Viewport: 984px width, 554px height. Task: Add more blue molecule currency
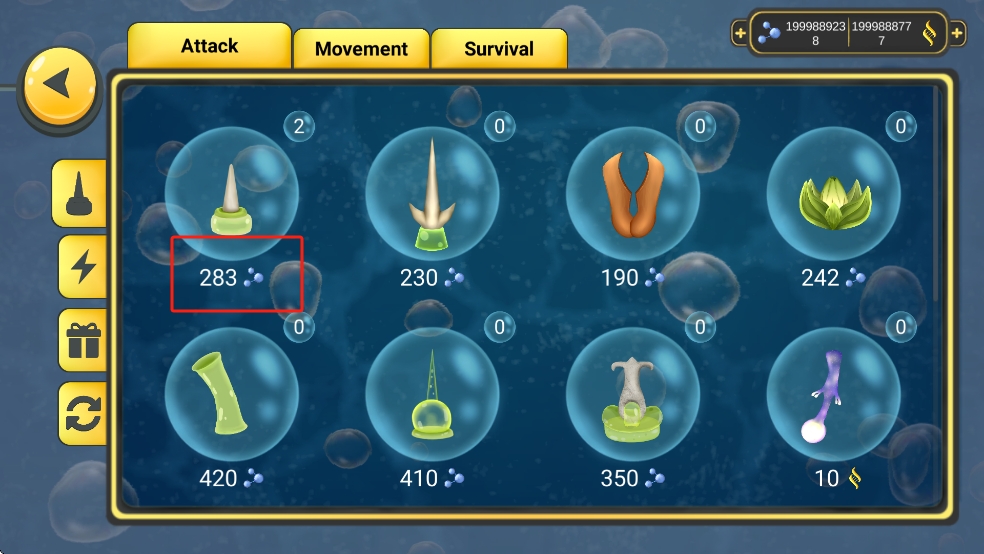pos(740,33)
